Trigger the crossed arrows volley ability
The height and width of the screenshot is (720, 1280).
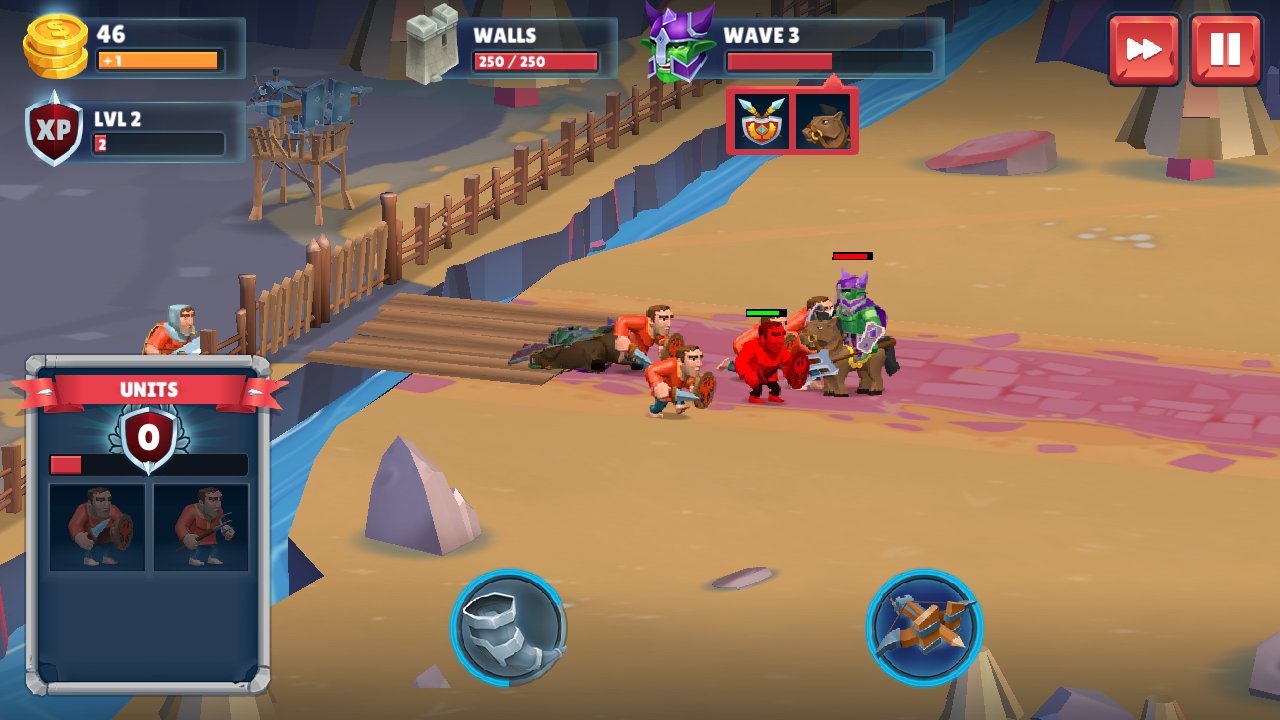[924, 627]
